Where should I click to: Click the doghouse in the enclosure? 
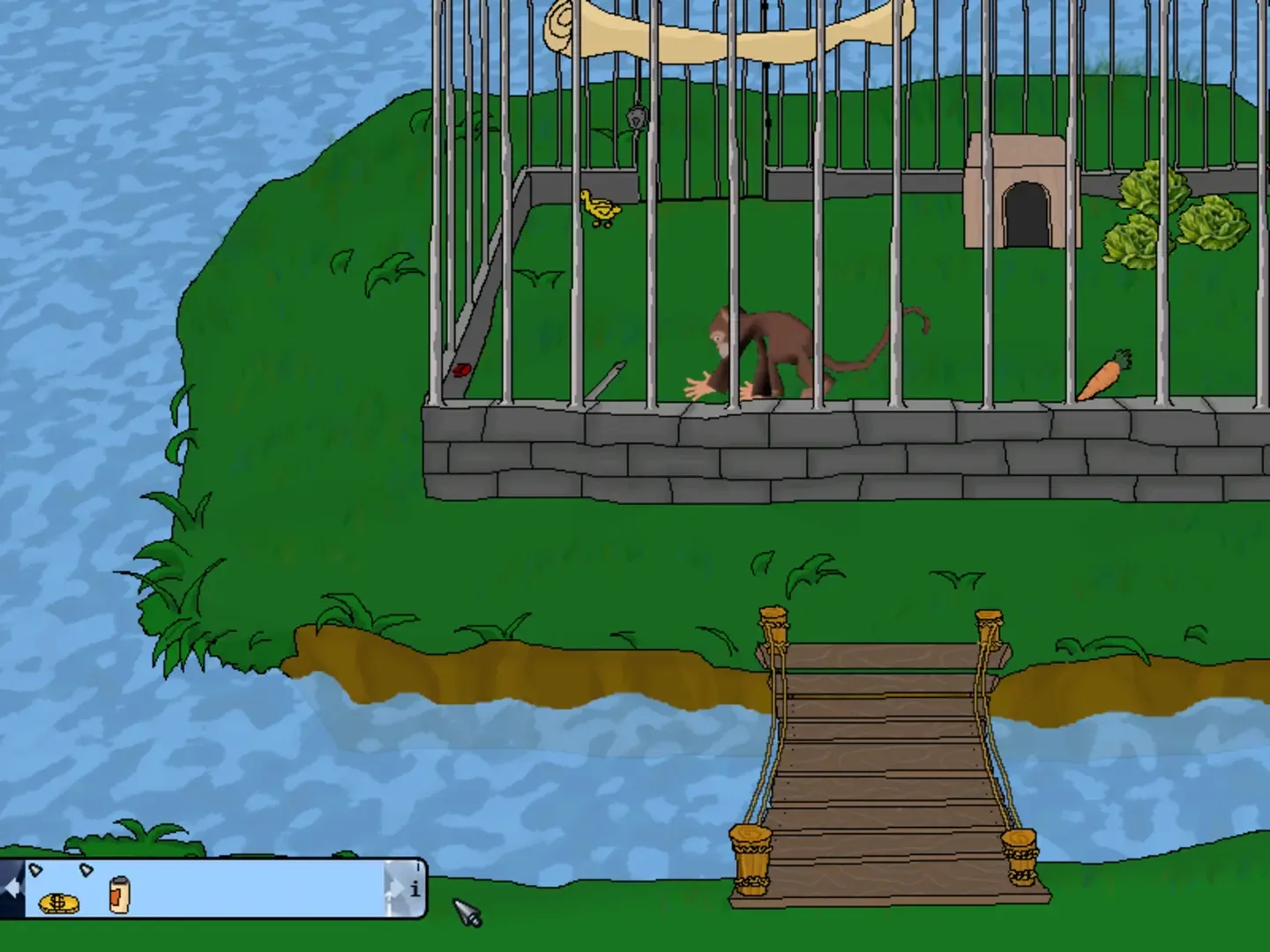click(x=1027, y=190)
